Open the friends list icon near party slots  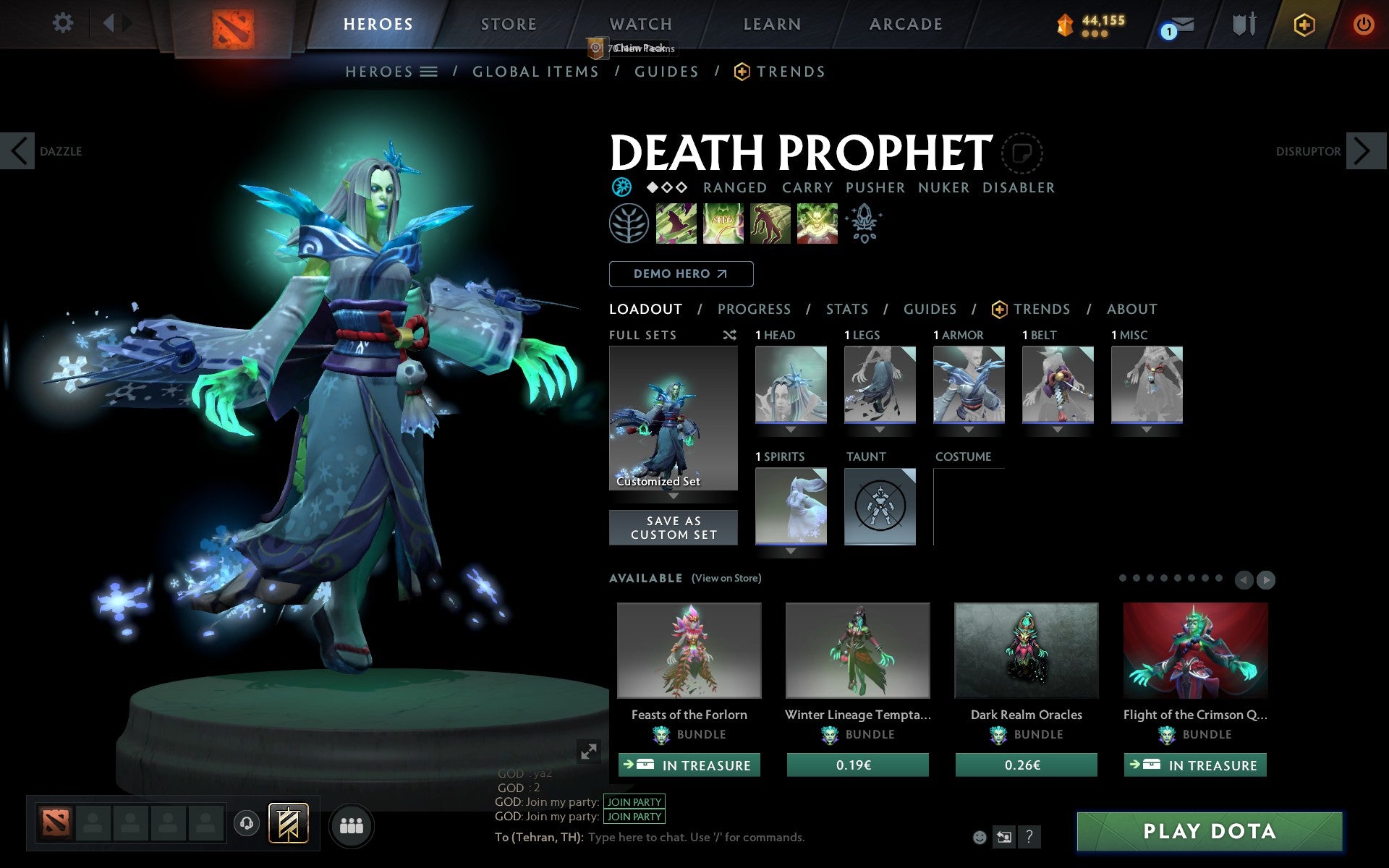[352, 825]
